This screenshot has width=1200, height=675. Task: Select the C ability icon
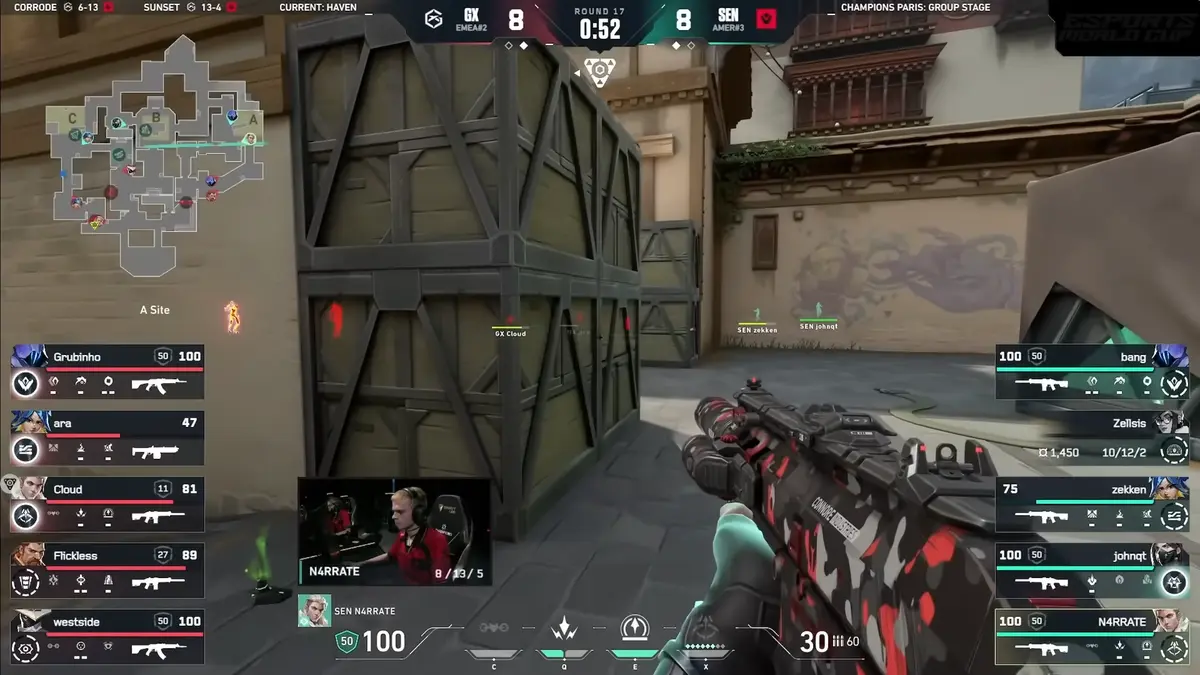point(494,630)
